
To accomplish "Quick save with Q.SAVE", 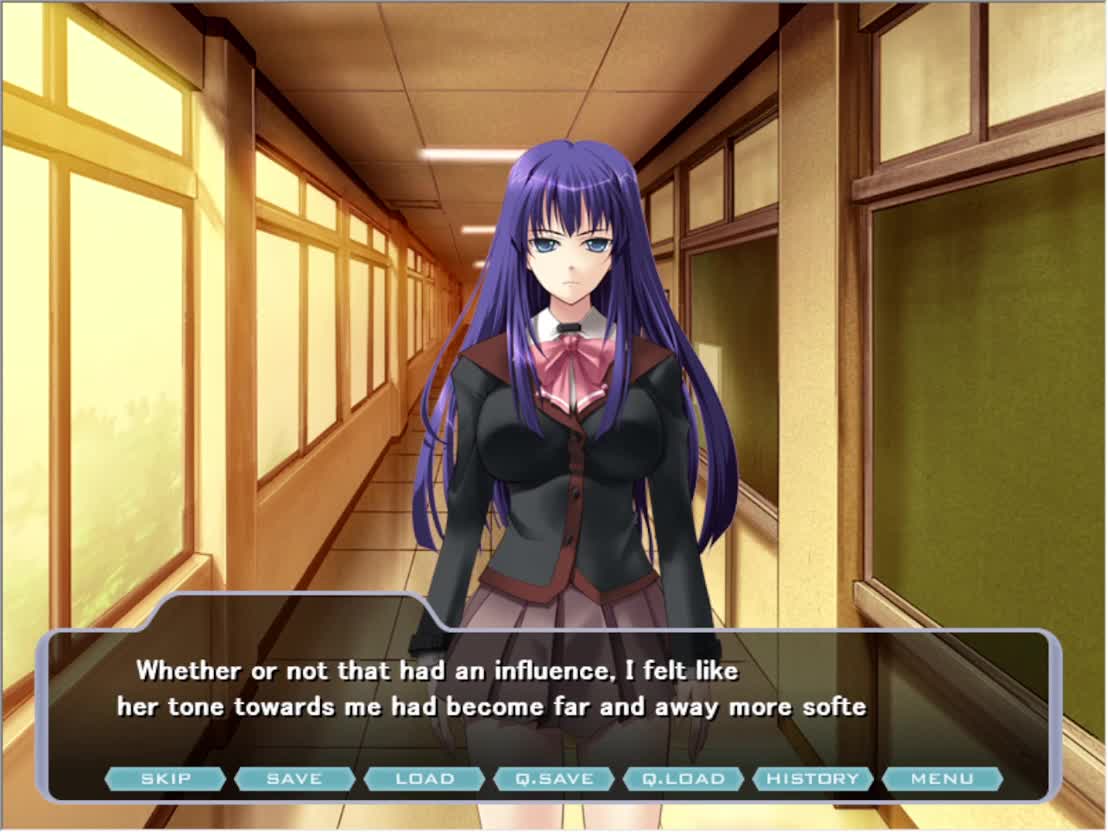I will click(x=553, y=779).
